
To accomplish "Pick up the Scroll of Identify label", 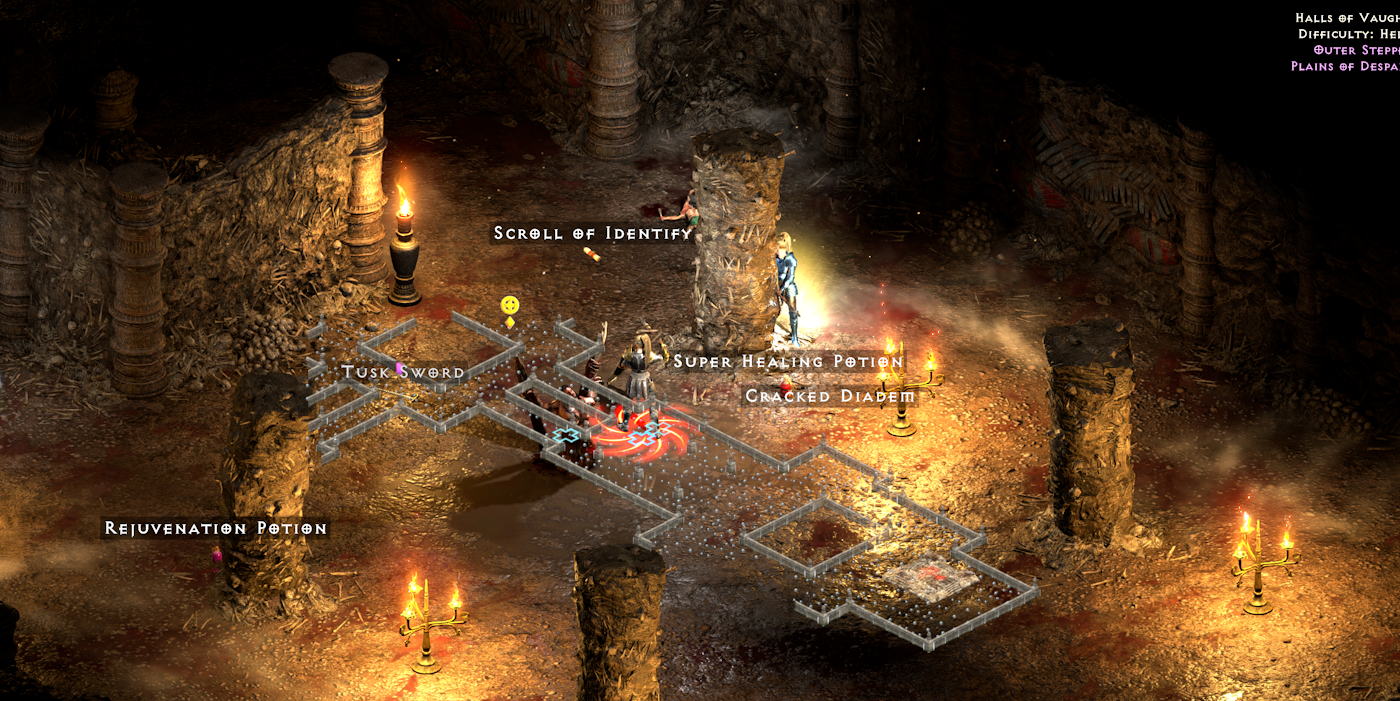I will (x=593, y=234).
